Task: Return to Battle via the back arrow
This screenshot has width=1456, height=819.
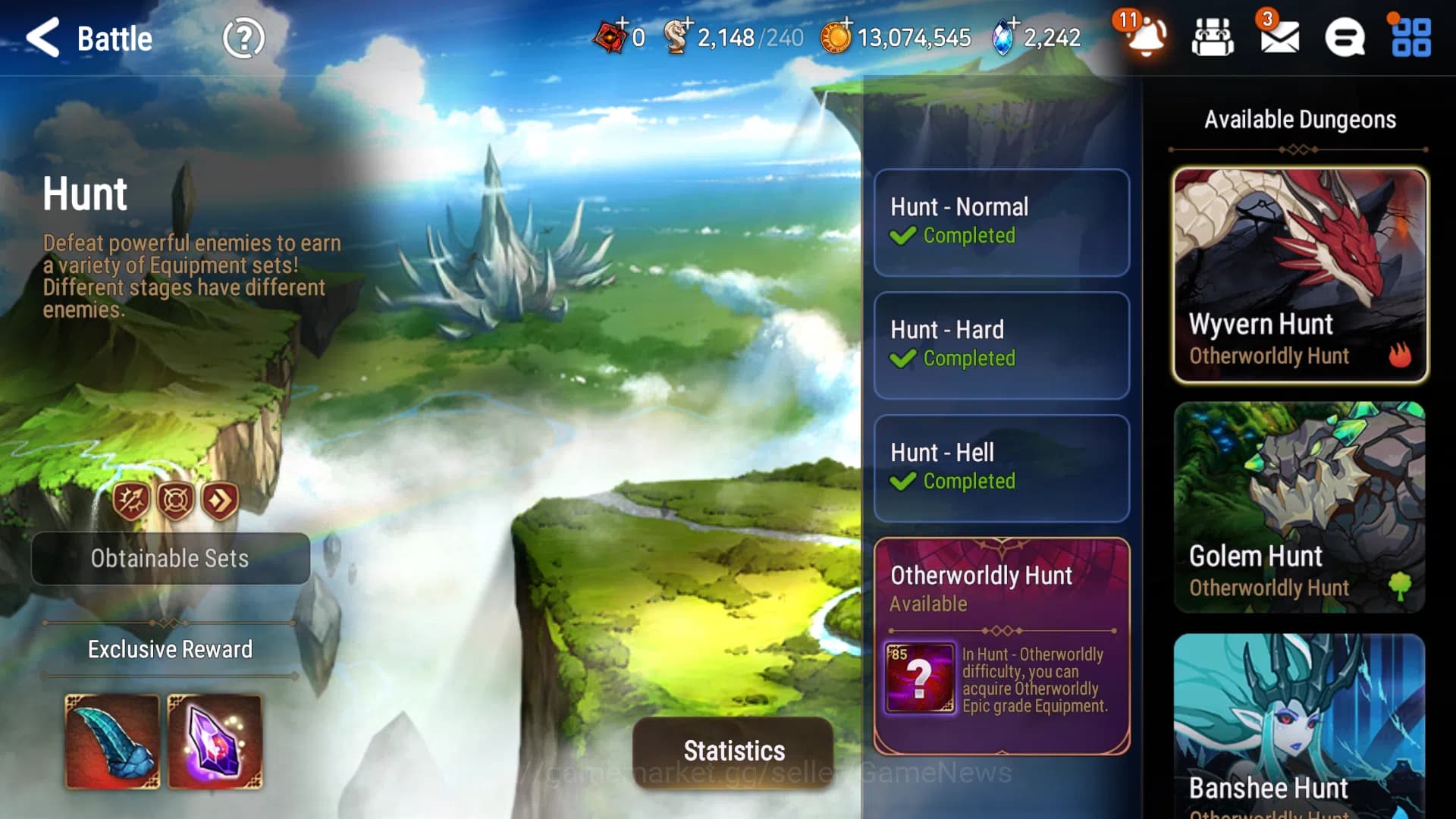Action: pyautogui.click(x=43, y=39)
